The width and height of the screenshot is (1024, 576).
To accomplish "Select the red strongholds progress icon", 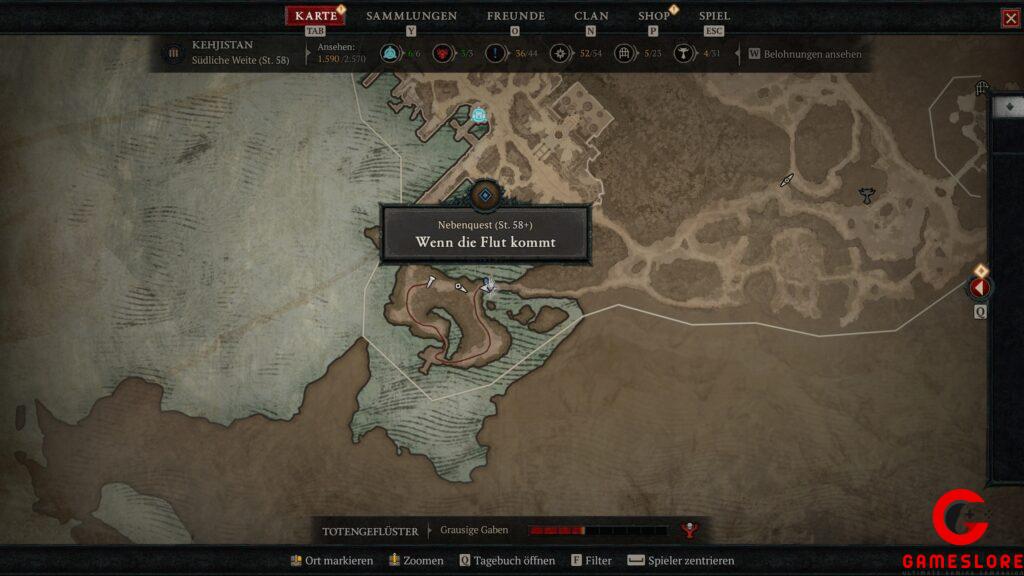I will pos(443,53).
